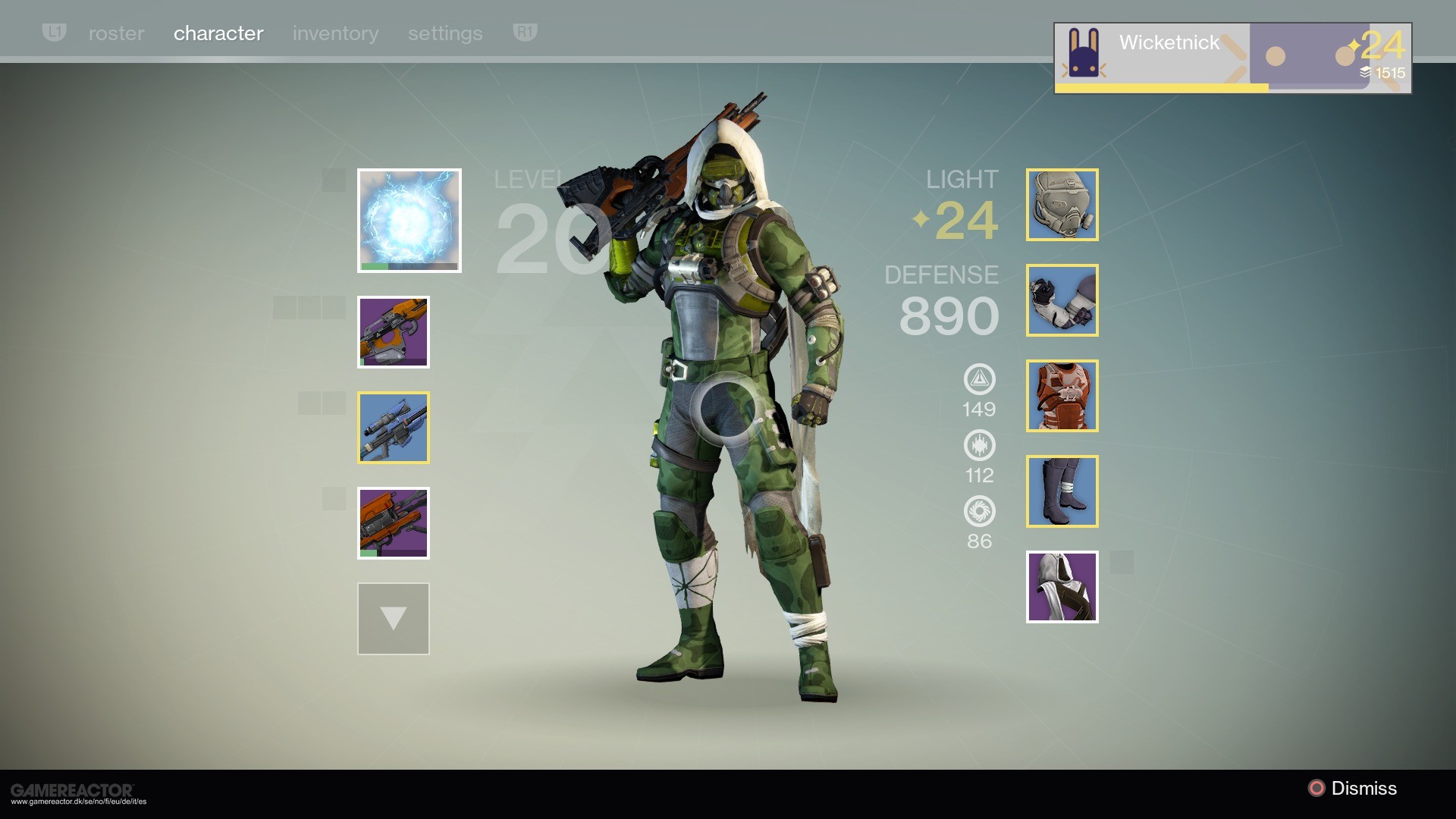
Task: Switch to the inventory tab
Action: tap(335, 33)
